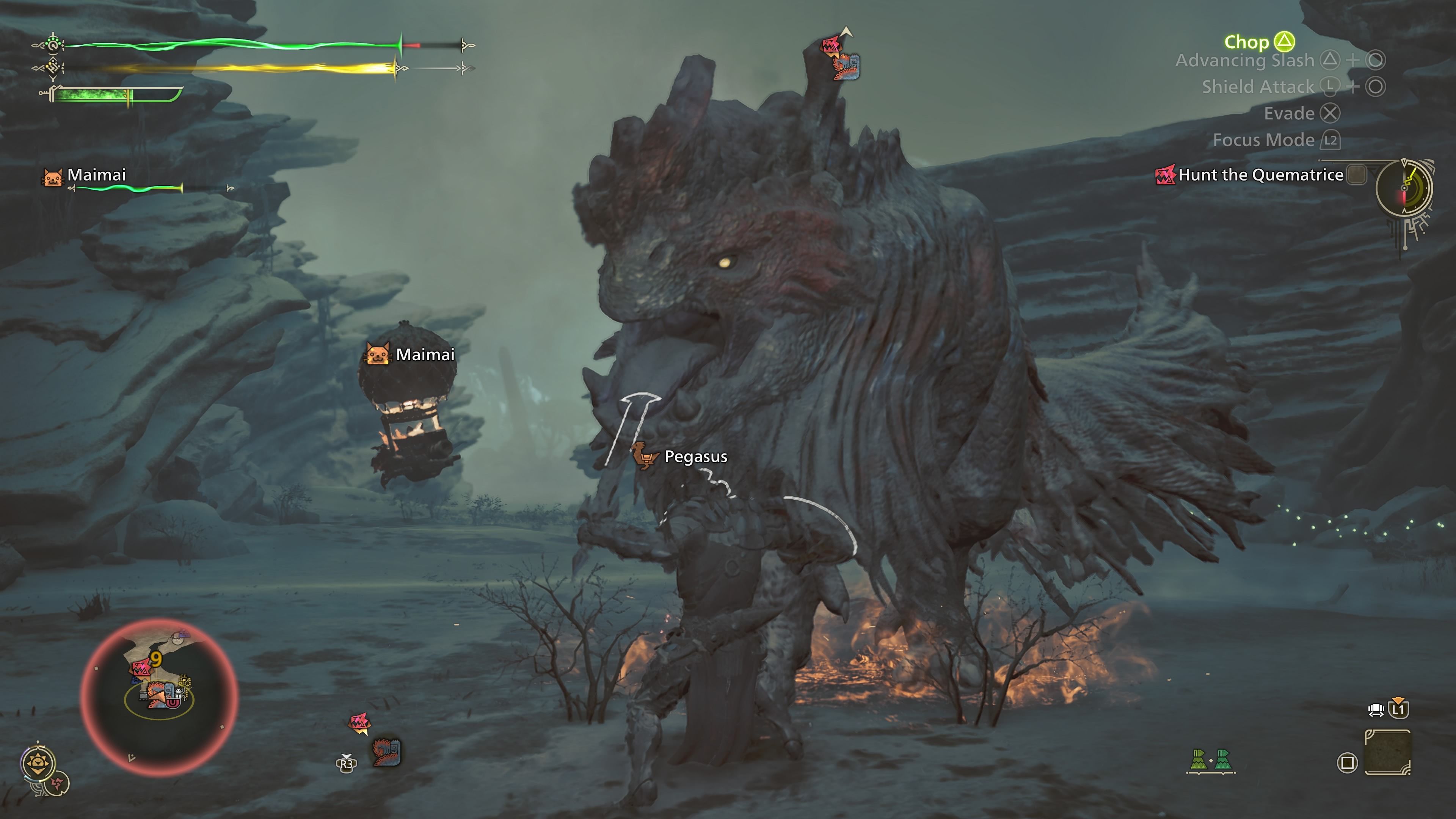Screen dimensions: 1456x819
Task: Select the empty item bar slot
Action: click(x=1388, y=752)
